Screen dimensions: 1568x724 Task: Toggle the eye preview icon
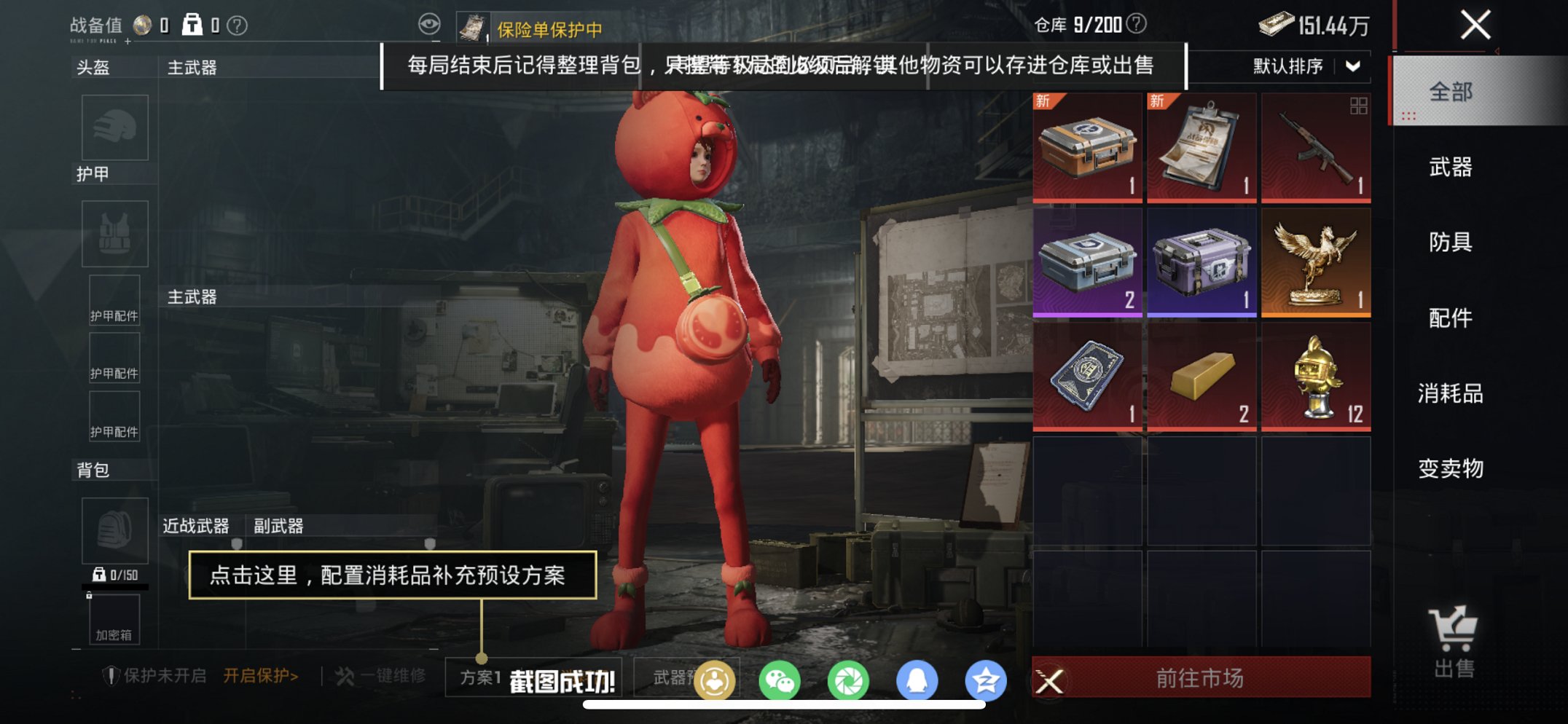[x=430, y=23]
